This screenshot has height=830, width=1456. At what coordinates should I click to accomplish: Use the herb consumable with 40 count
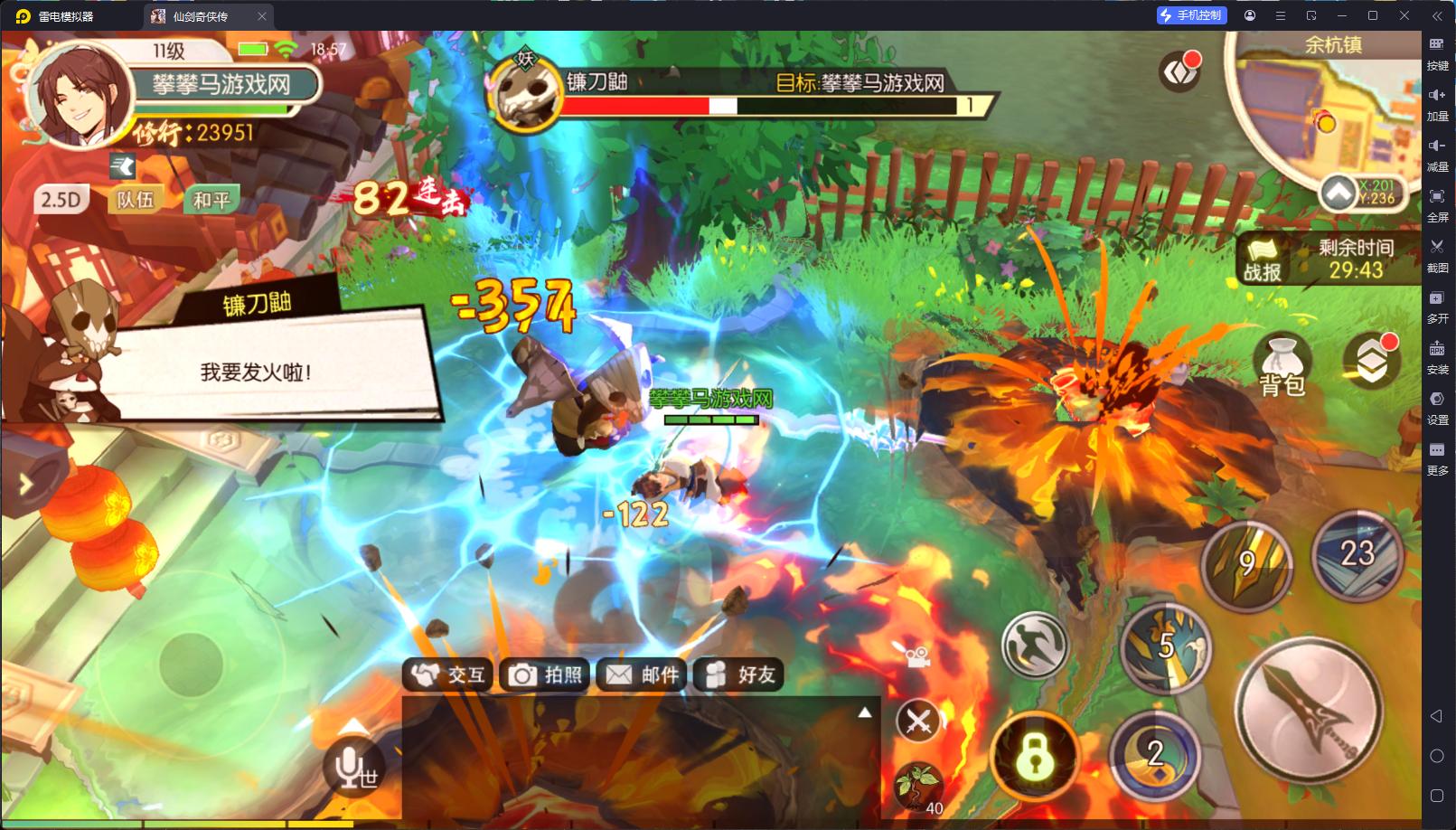pyautogui.click(x=917, y=785)
